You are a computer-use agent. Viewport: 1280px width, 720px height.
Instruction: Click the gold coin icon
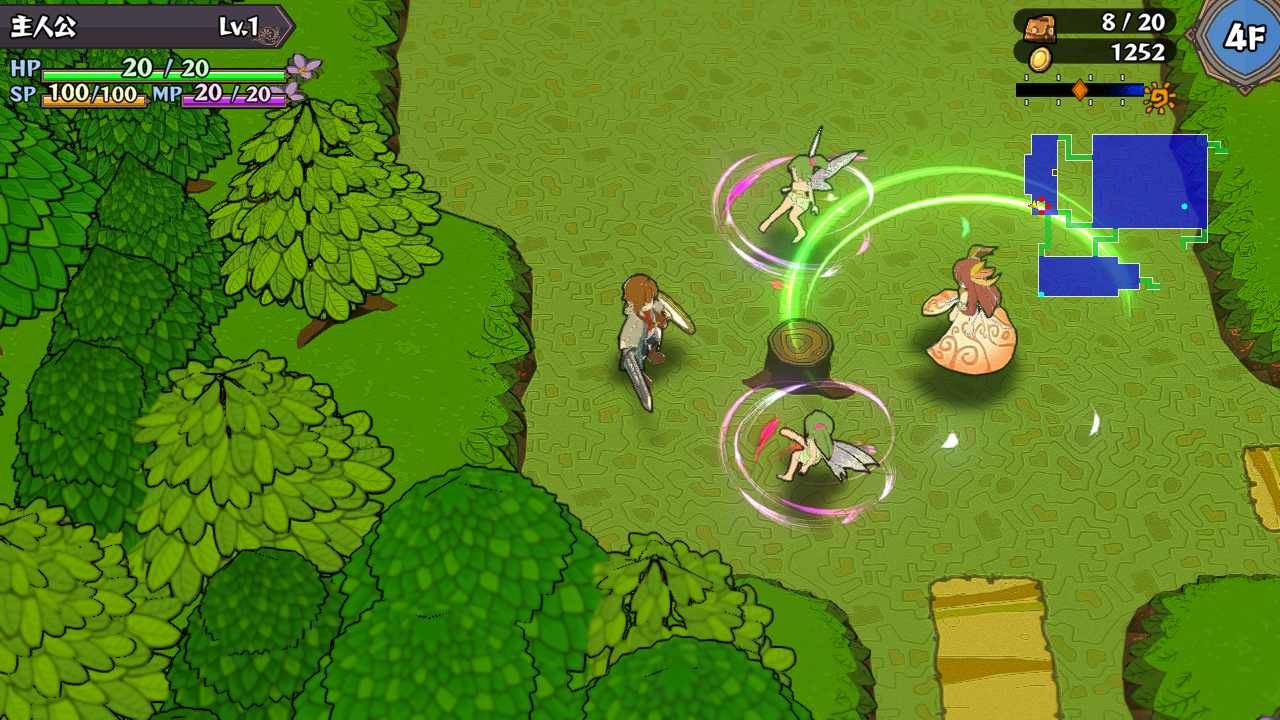click(1041, 58)
